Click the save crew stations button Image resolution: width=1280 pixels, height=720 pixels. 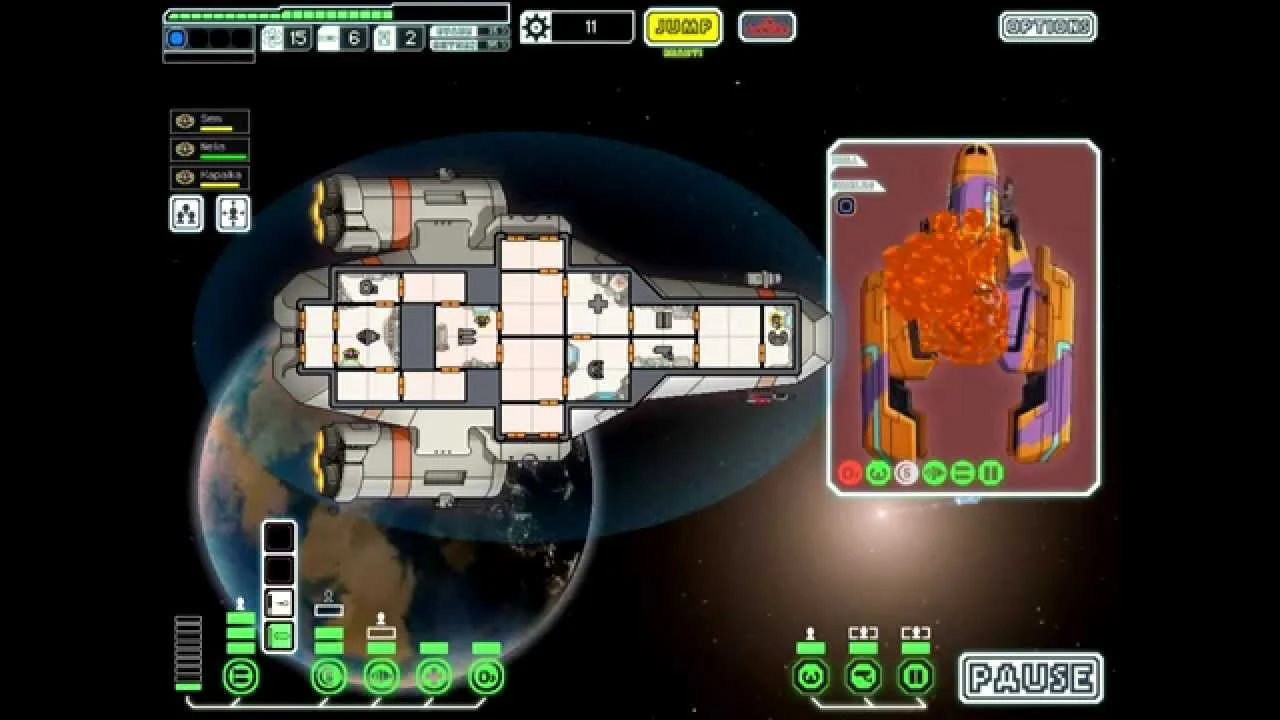(187, 213)
